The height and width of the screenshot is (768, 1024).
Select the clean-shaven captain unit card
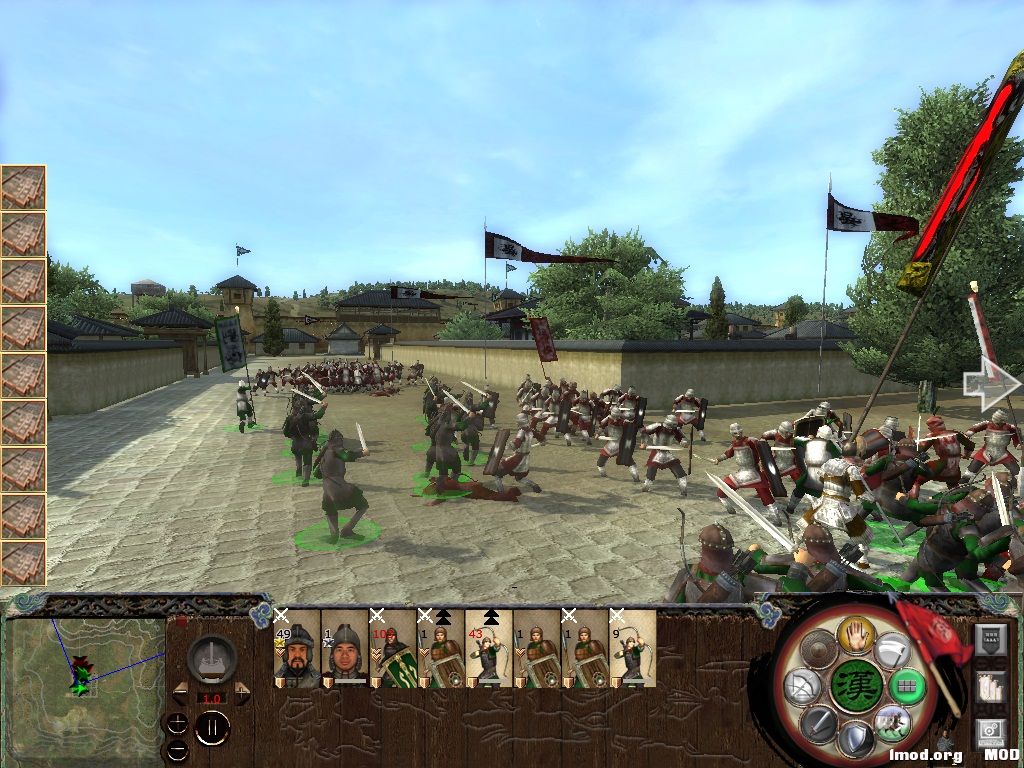[345, 649]
